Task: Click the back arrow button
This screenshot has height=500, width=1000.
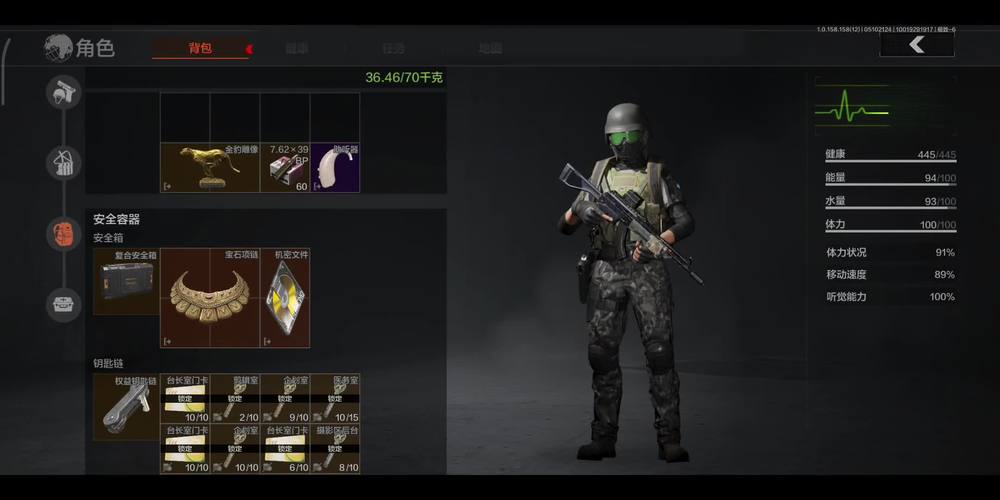Action: [916, 45]
